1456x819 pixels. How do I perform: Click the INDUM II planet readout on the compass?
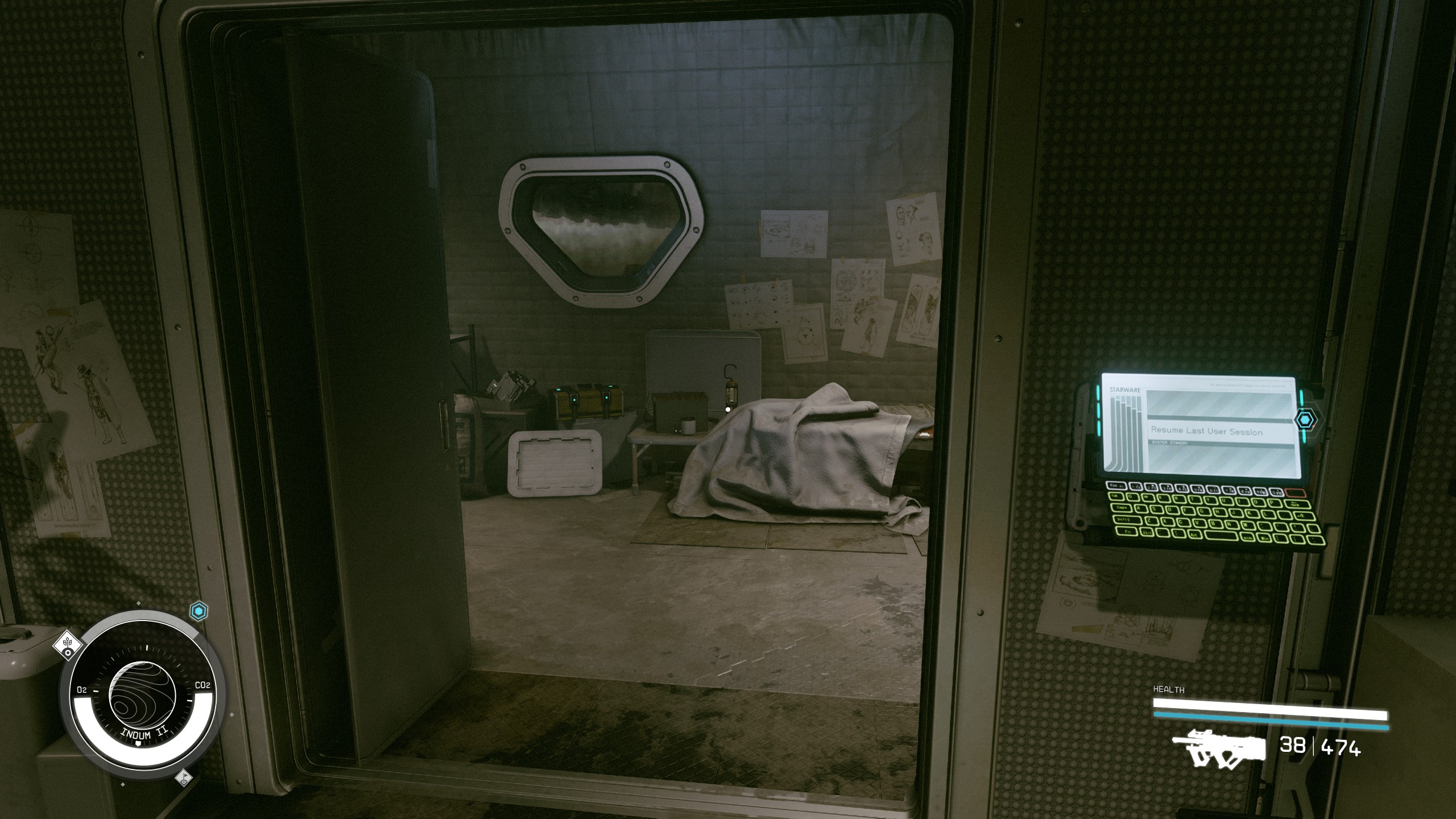144,734
